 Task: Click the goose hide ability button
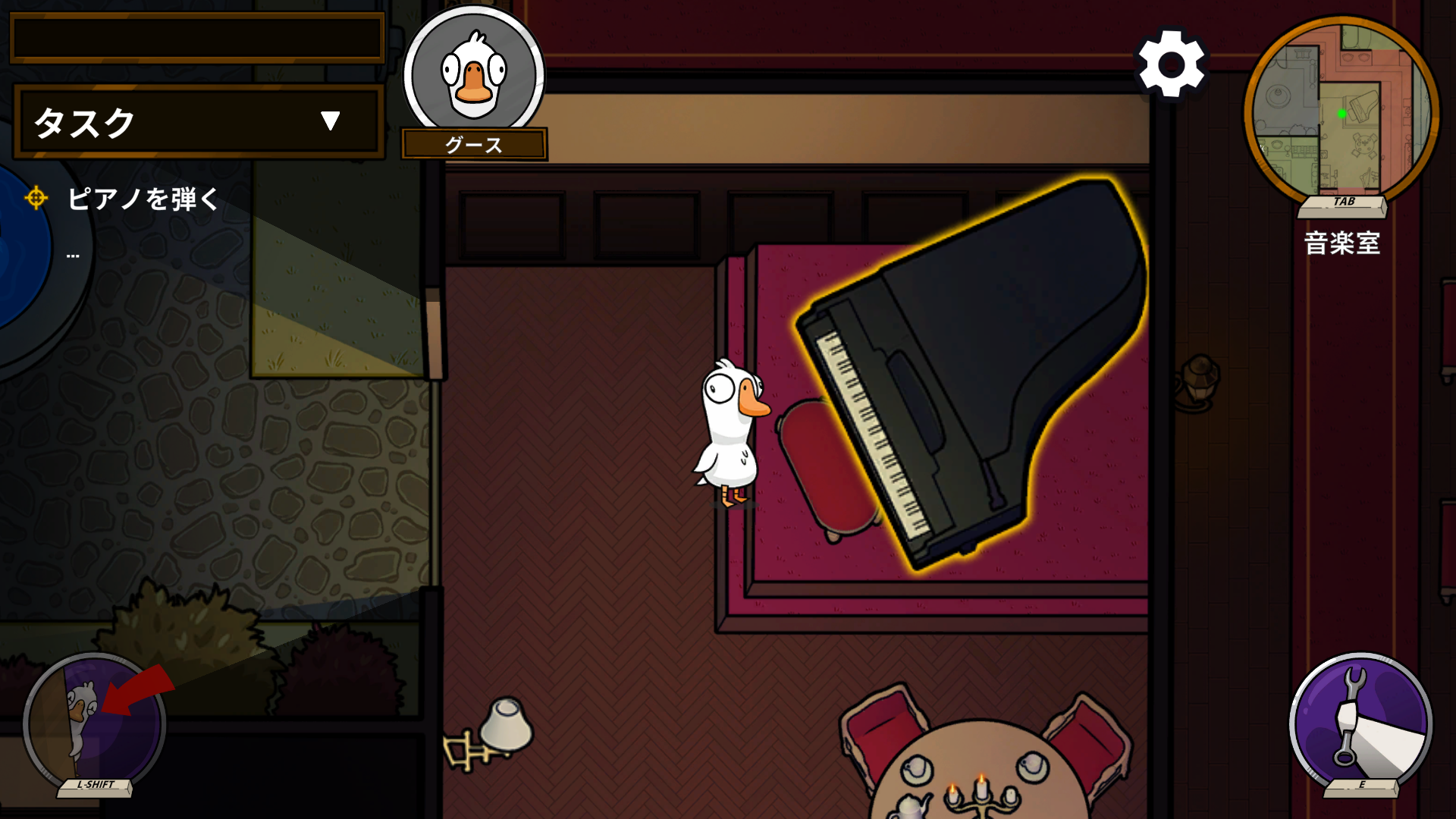click(95, 722)
